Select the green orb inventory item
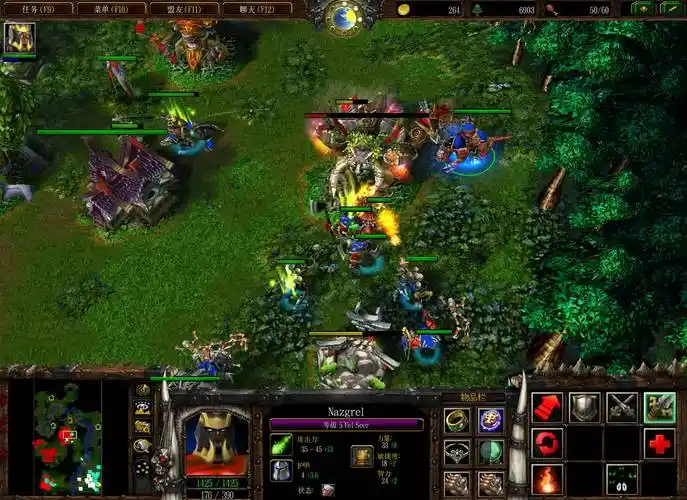The height and width of the screenshot is (500, 687). pos(490,452)
